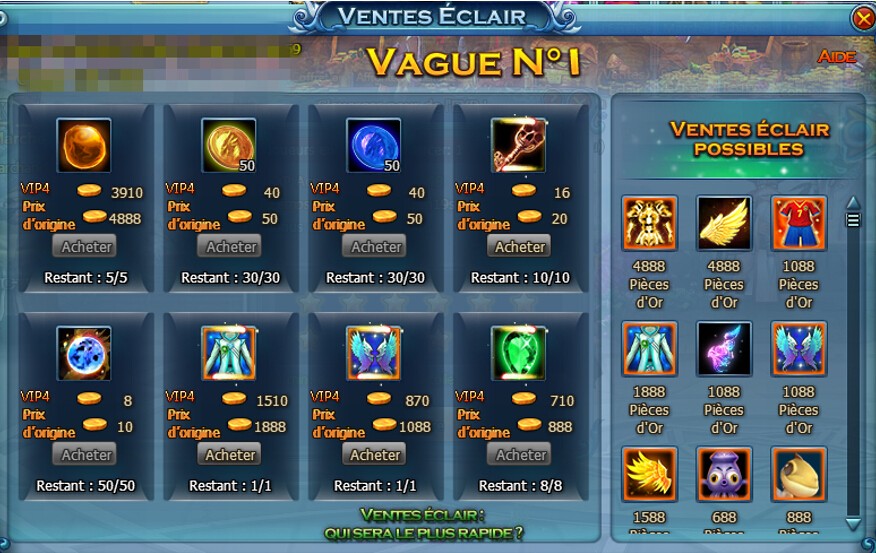View the yellow creature 888 possible sale
The width and height of the screenshot is (876, 553).
click(799, 474)
